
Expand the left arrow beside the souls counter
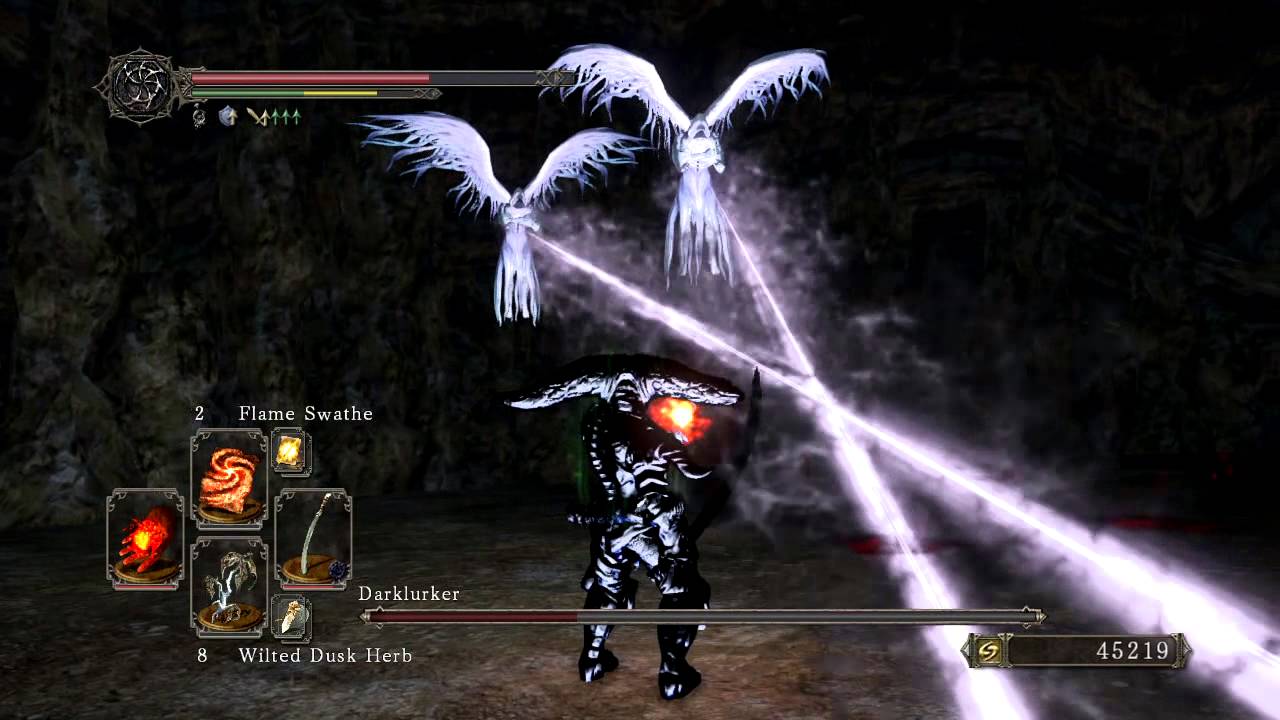pos(966,650)
